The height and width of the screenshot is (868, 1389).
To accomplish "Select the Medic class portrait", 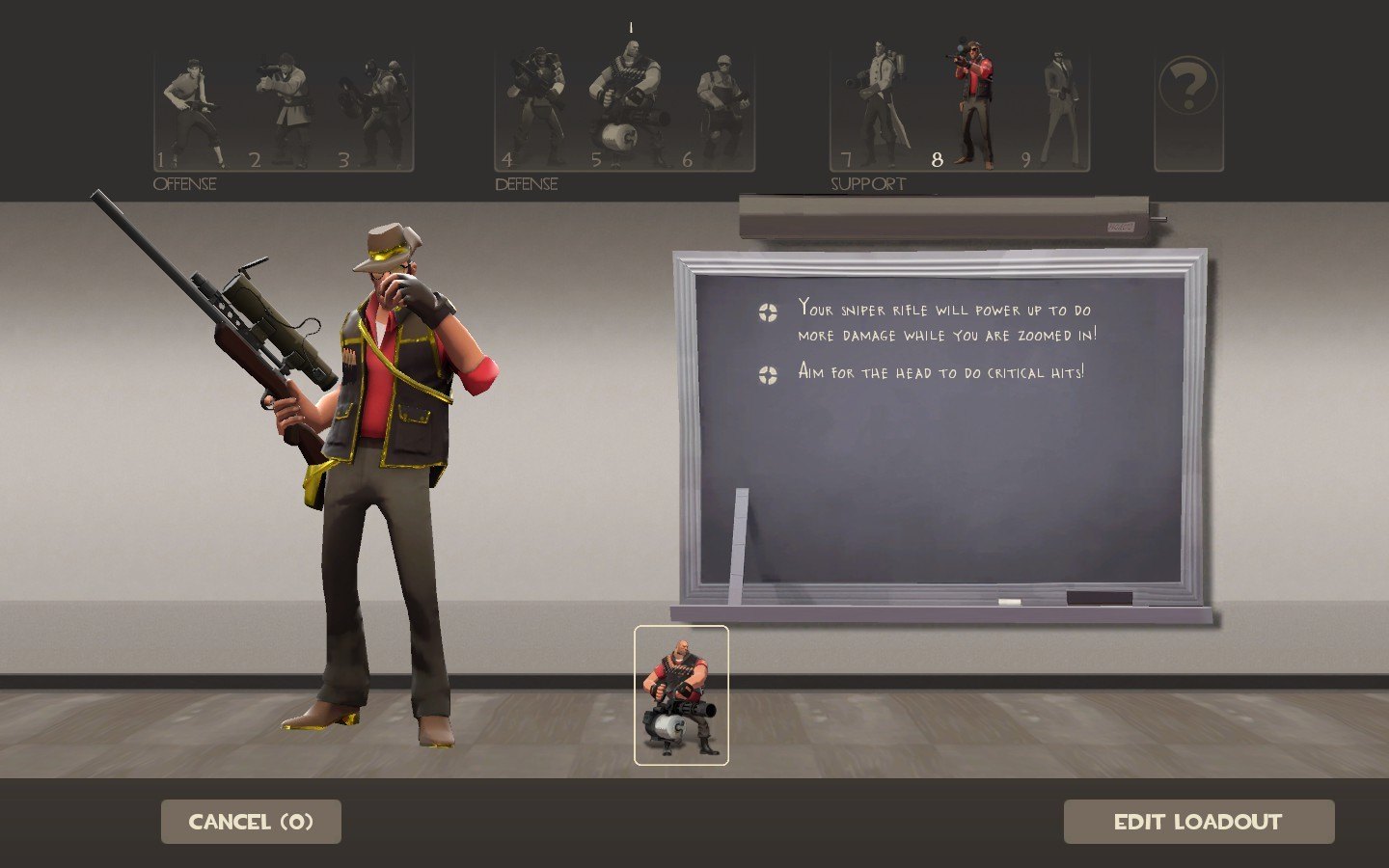I will [x=878, y=106].
